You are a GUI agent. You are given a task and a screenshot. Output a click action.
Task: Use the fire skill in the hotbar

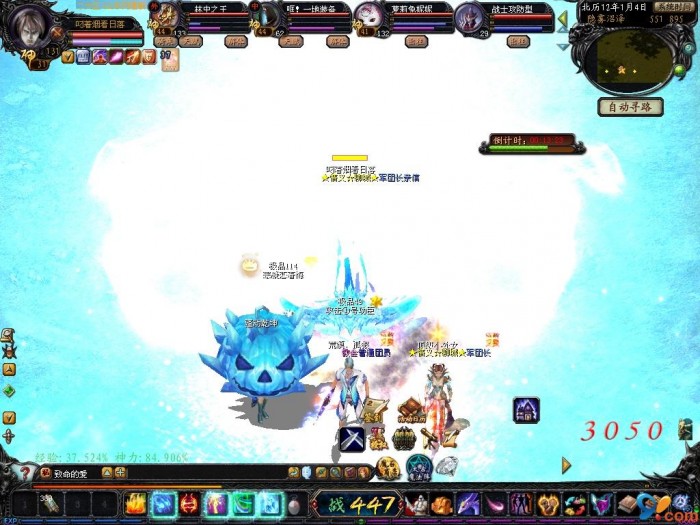click(x=136, y=503)
